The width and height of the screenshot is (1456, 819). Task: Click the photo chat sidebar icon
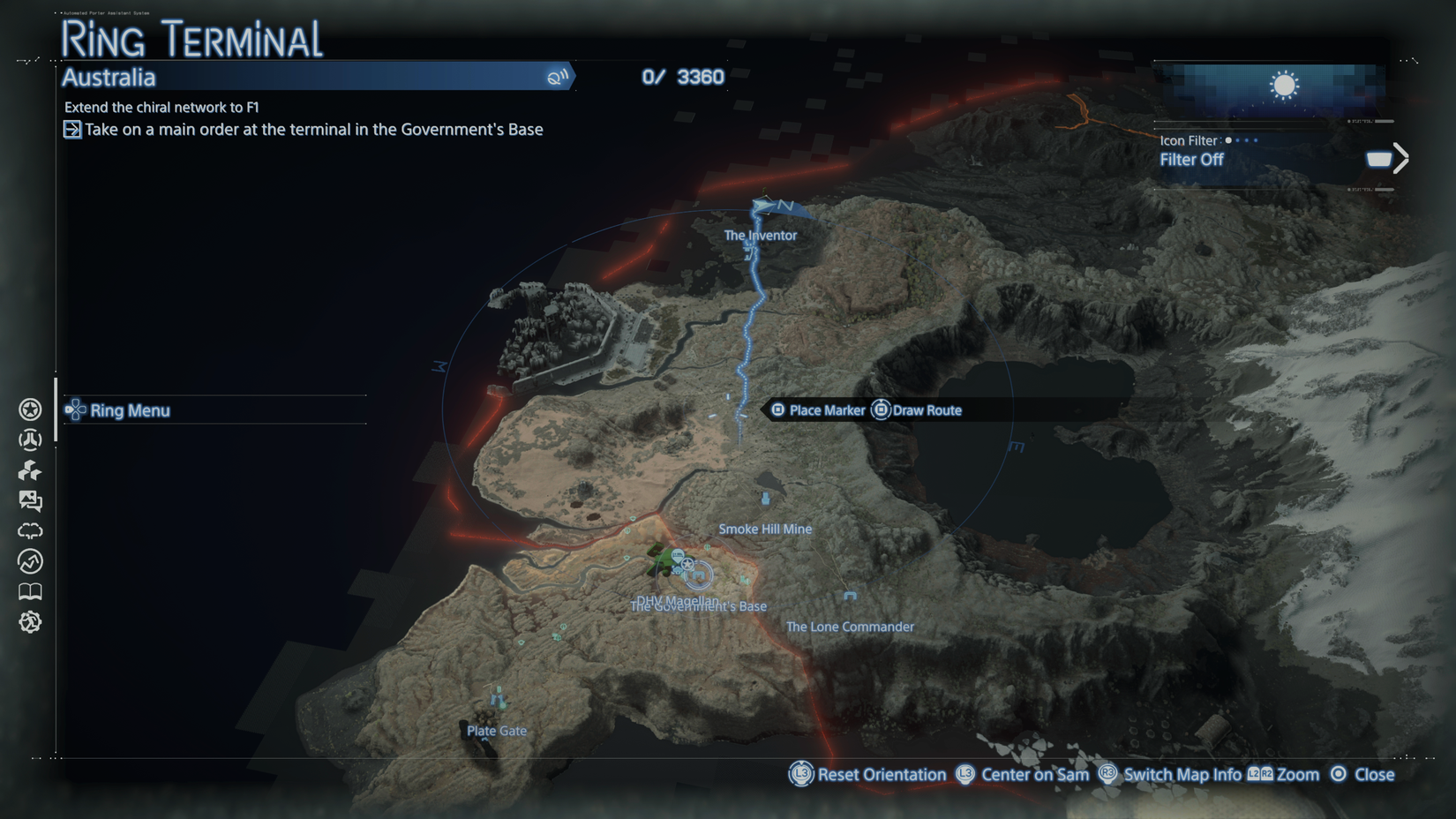30,500
